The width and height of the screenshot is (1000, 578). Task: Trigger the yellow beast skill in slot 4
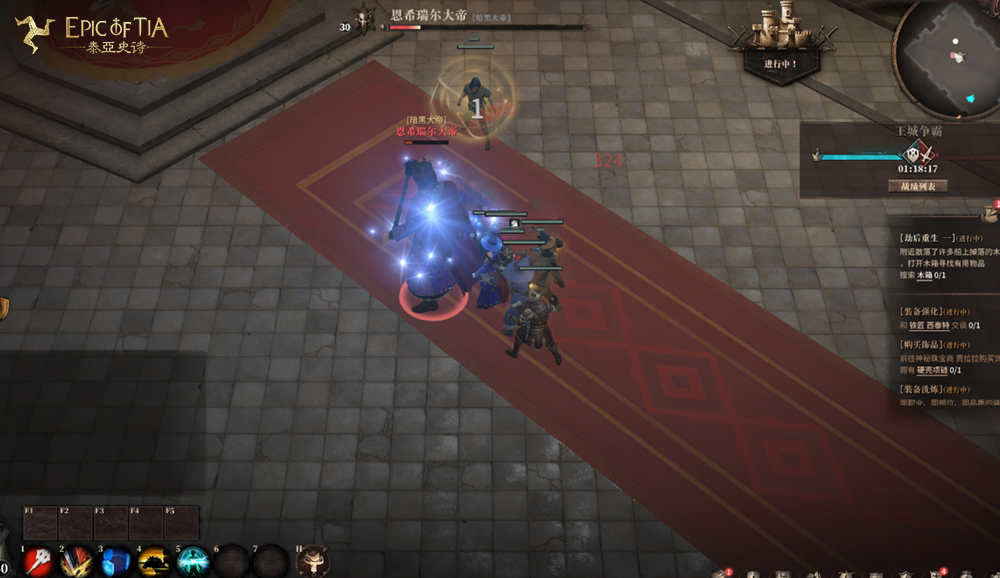point(153,561)
